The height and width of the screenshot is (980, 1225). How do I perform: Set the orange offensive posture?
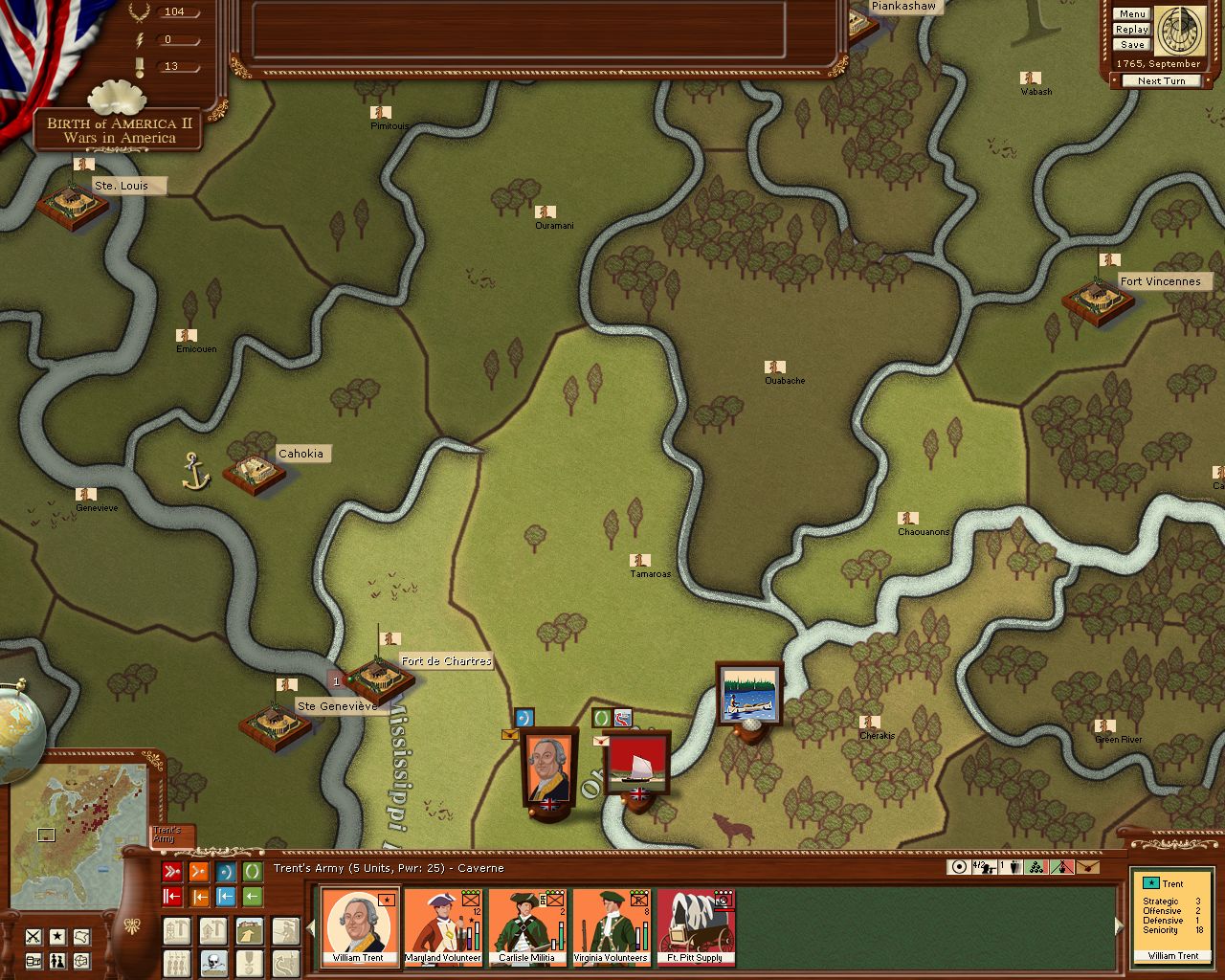199,872
